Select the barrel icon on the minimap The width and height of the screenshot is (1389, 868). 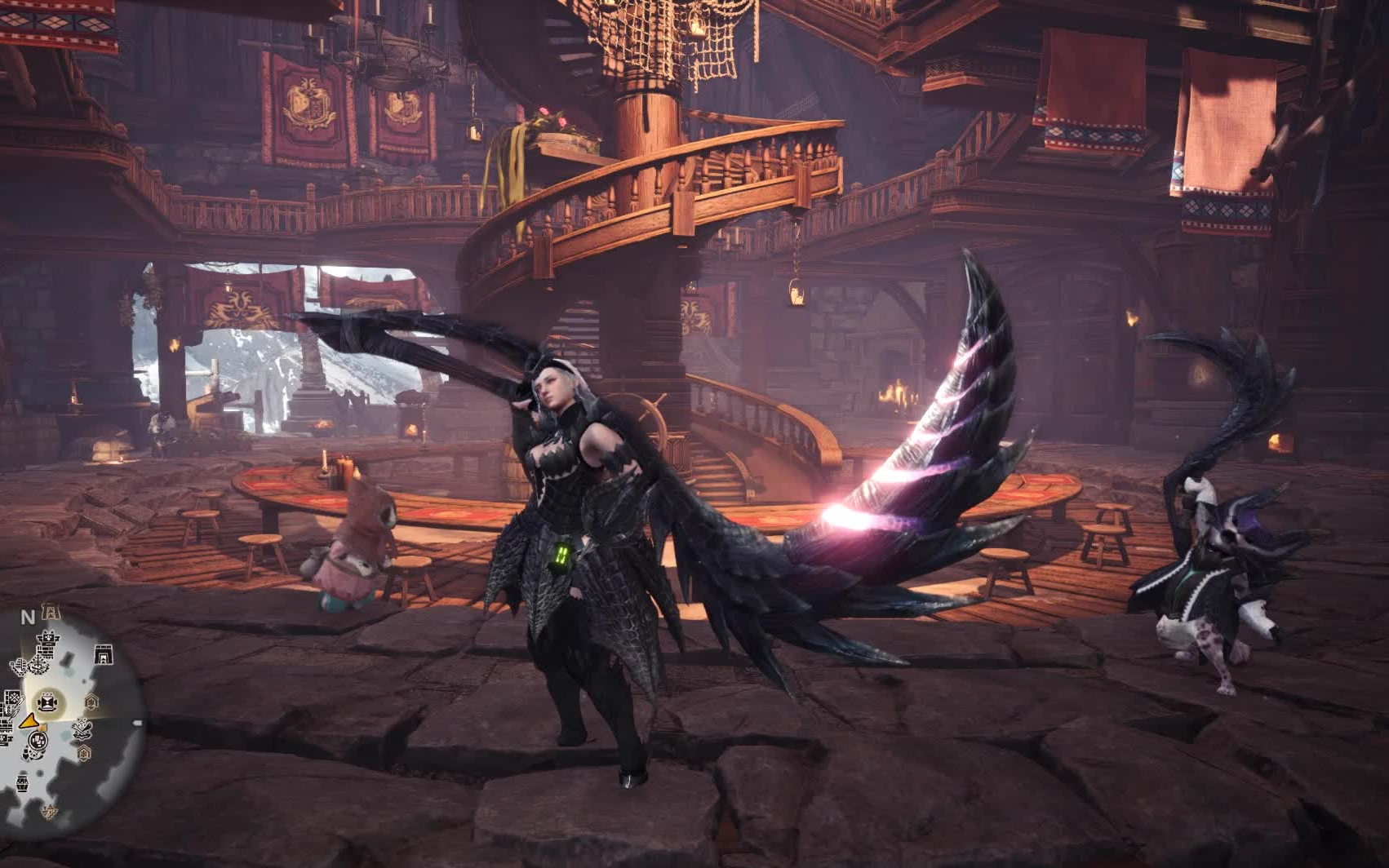(22, 785)
